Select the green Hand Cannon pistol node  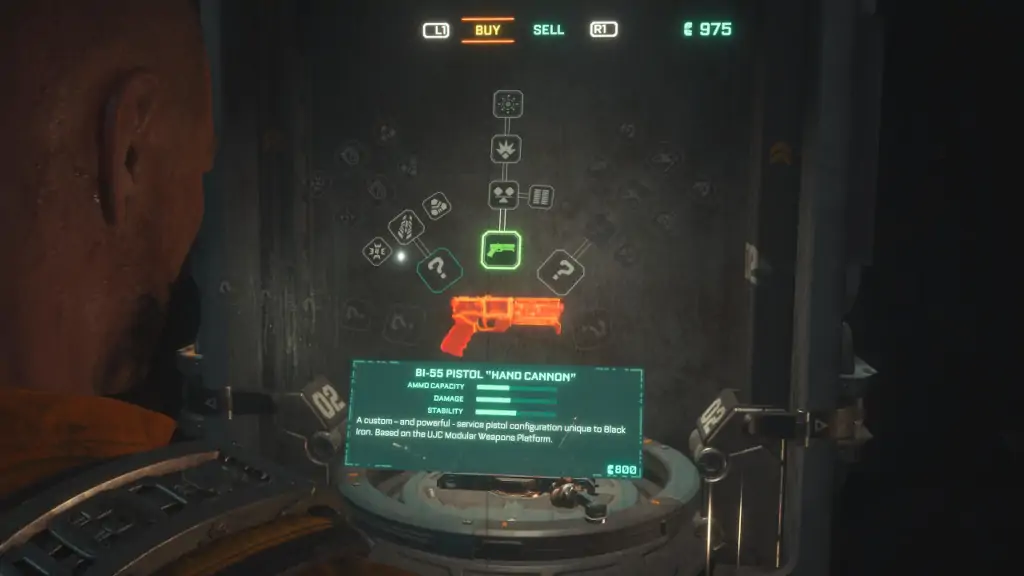[501, 249]
